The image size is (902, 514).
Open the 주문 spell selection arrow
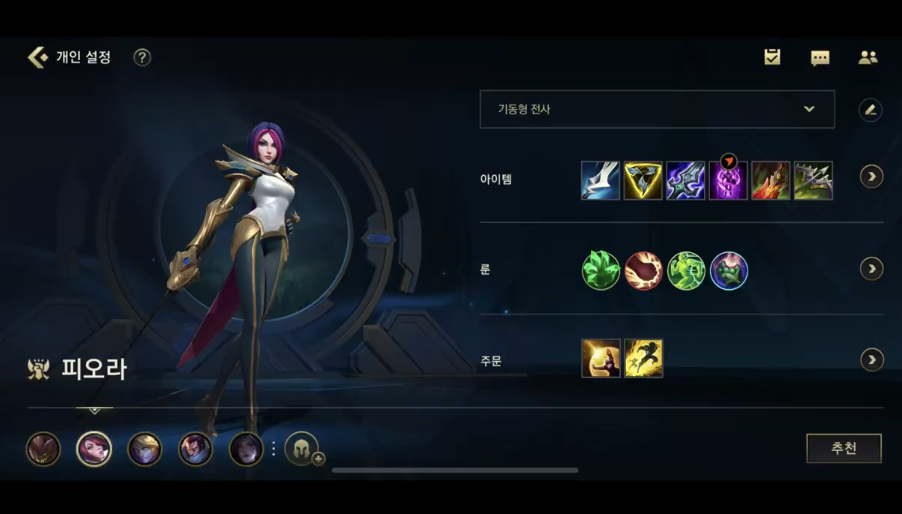click(871, 359)
